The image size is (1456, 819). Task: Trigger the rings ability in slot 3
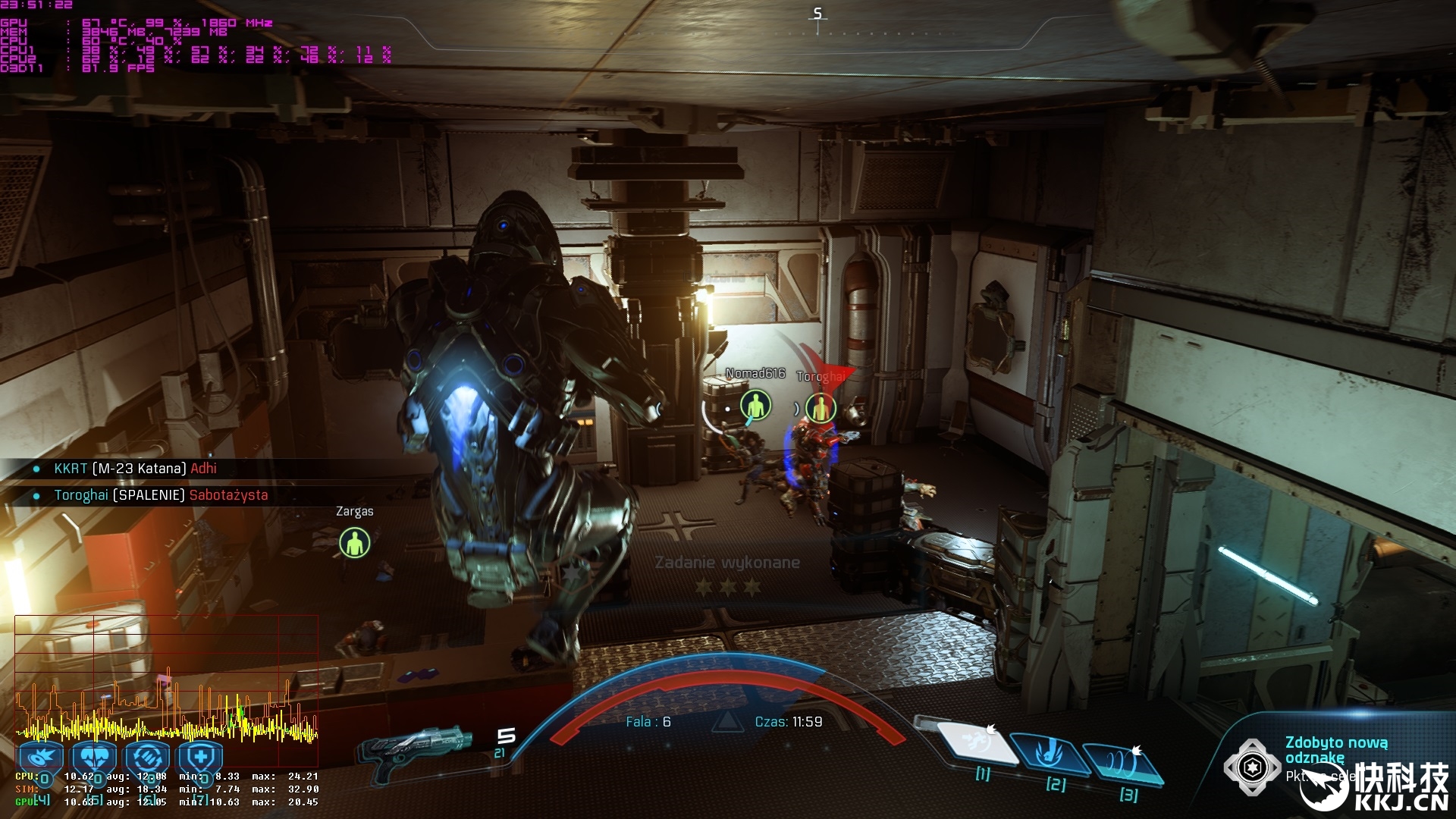pos(1122,764)
